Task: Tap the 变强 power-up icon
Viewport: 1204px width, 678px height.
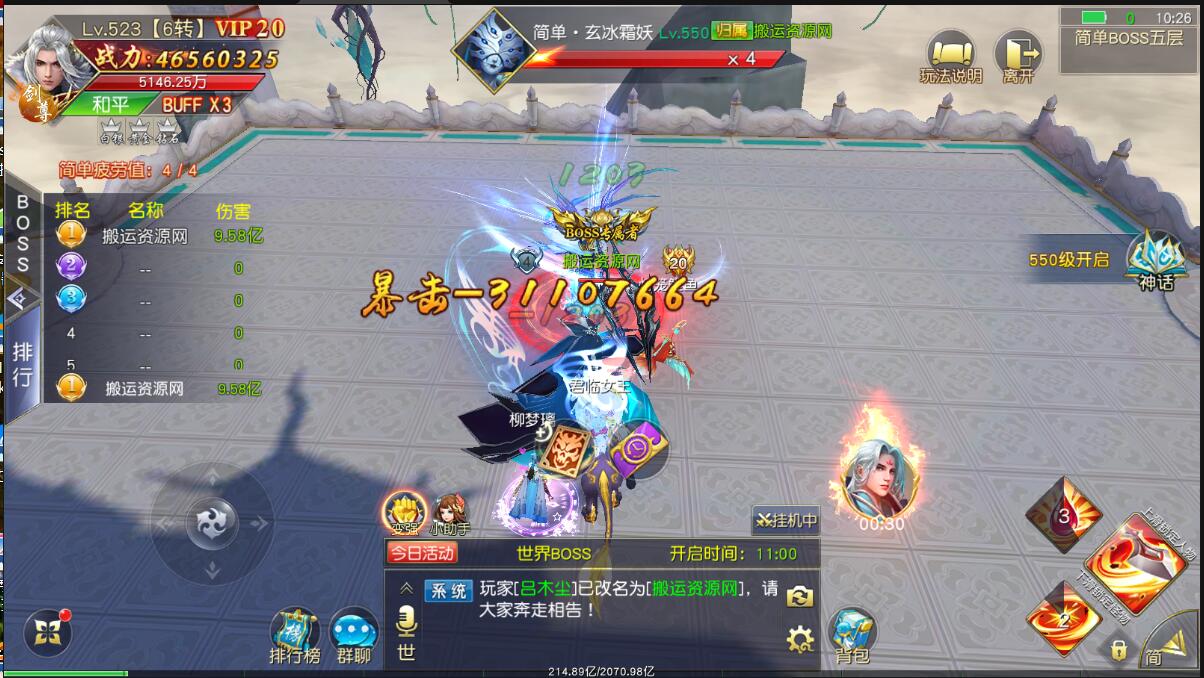Action: (405, 512)
